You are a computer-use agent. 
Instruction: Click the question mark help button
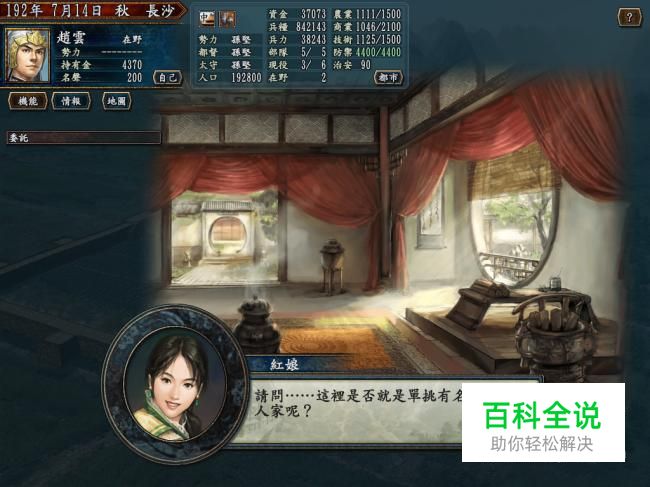coord(629,17)
